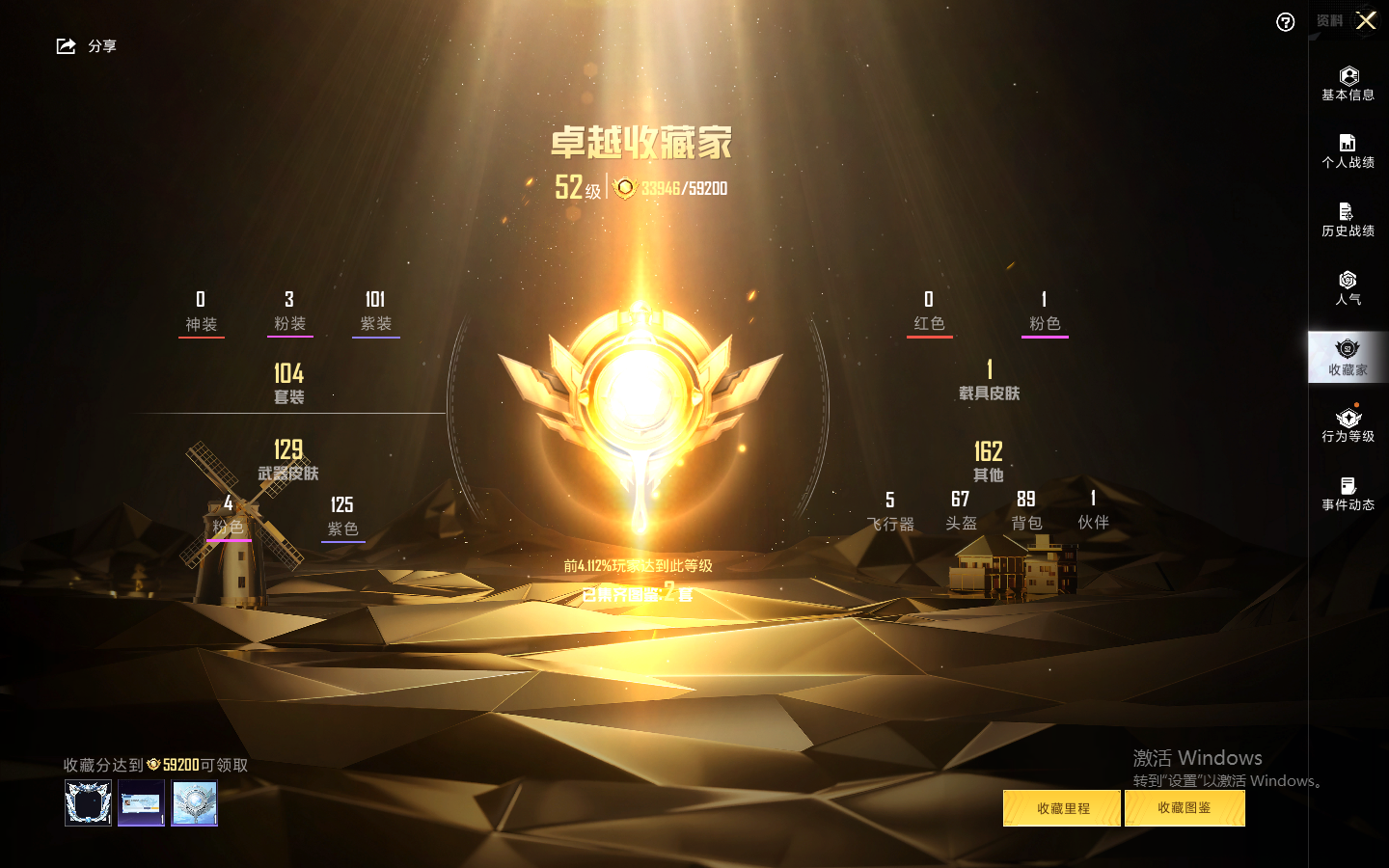Screen dimensions: 1389x868
Task: Switch to the 基本信息 tab
Action: (x=1348, y=84)
